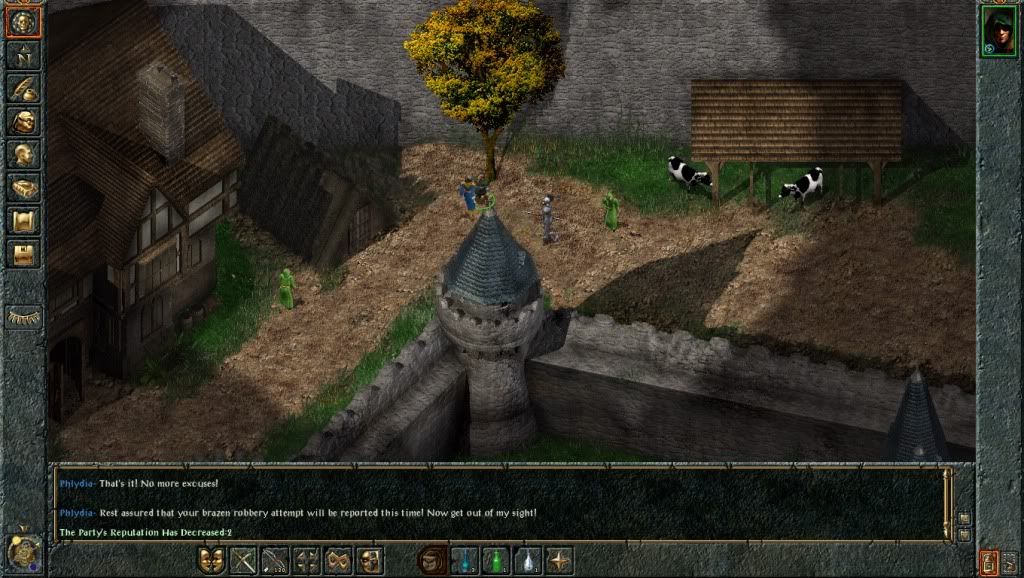This screenshot has width=1024, height=578.
Task: Select the hooded character portrait
Action: pyautogui.click(x=997, y=32)
